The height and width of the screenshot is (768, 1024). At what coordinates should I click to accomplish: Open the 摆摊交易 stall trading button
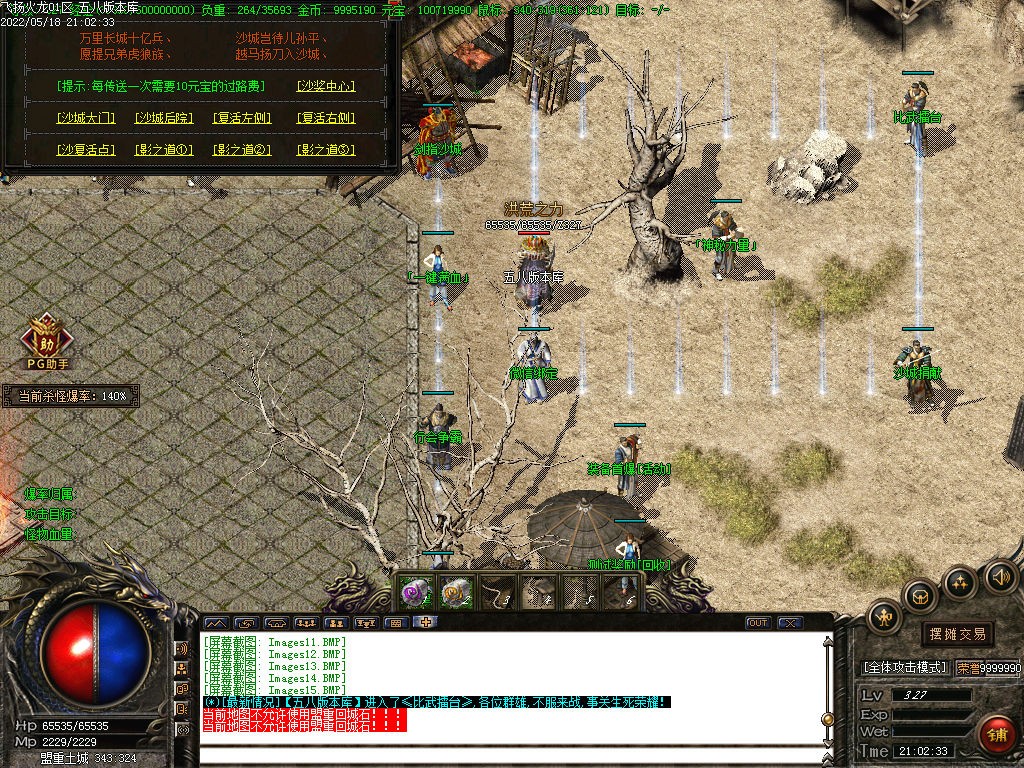click(x=957, y=633)
